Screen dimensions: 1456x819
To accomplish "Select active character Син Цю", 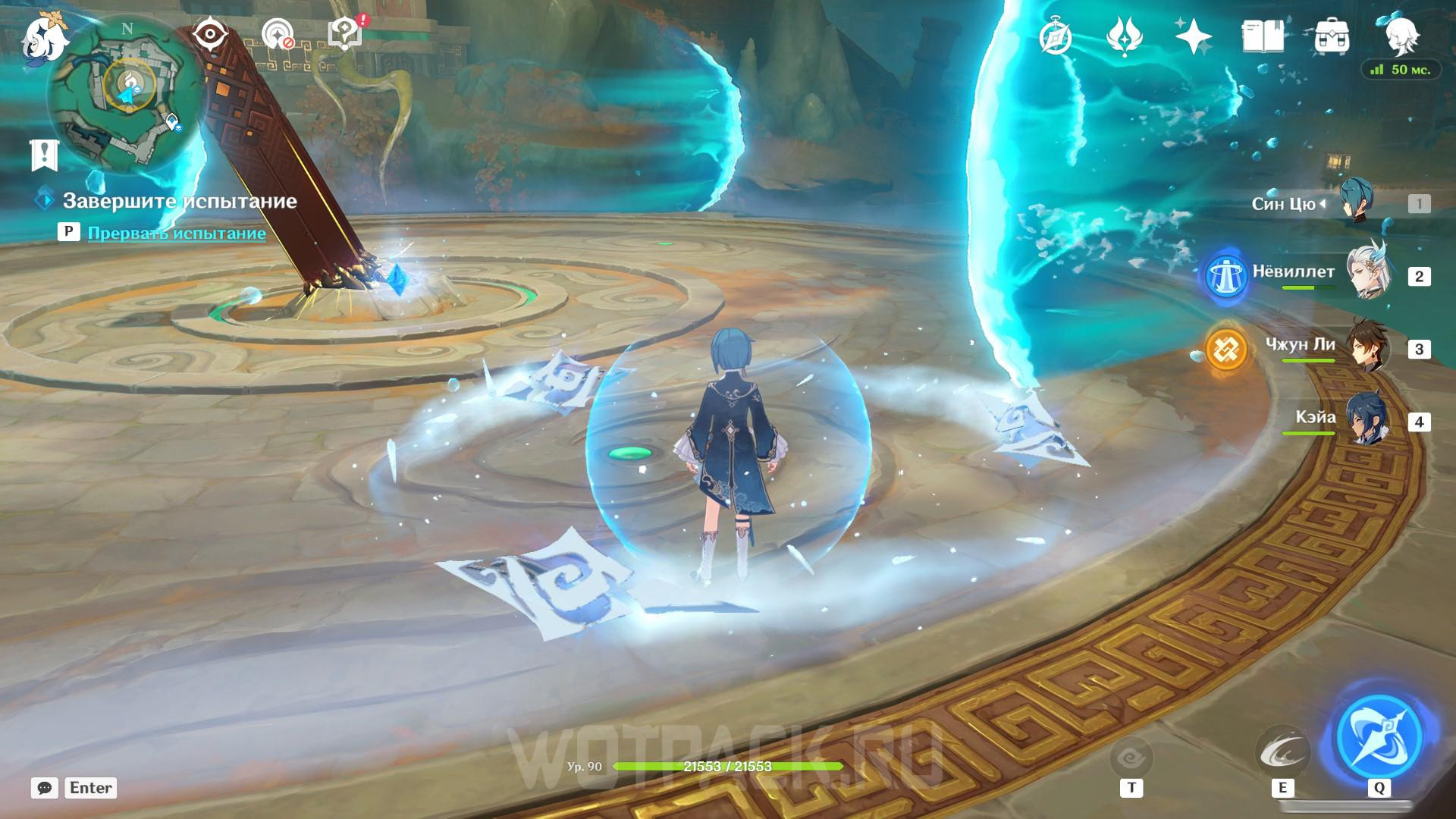I will [x=1356, y=202].
